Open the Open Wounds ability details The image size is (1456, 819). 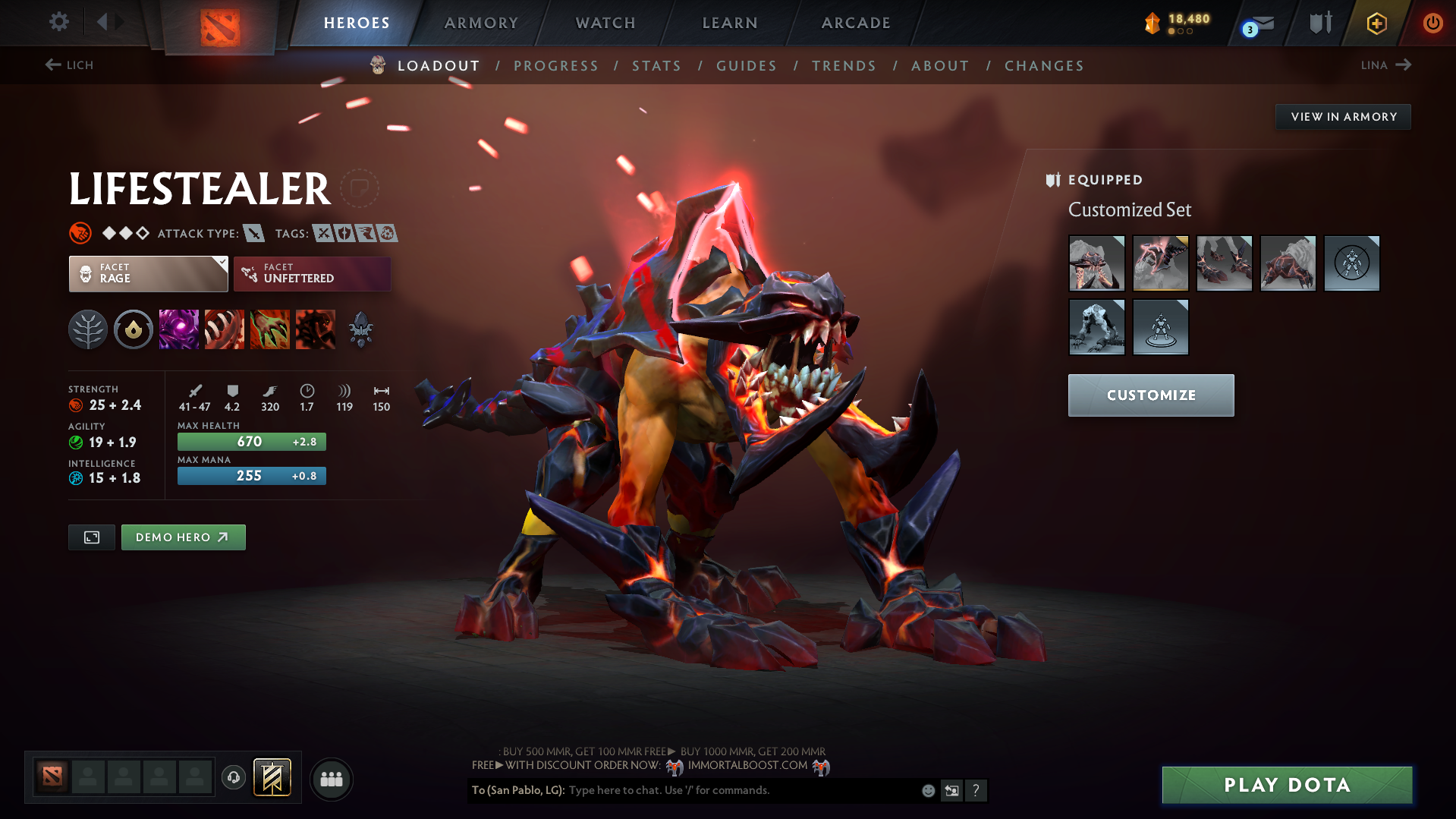tap(270, 329)
